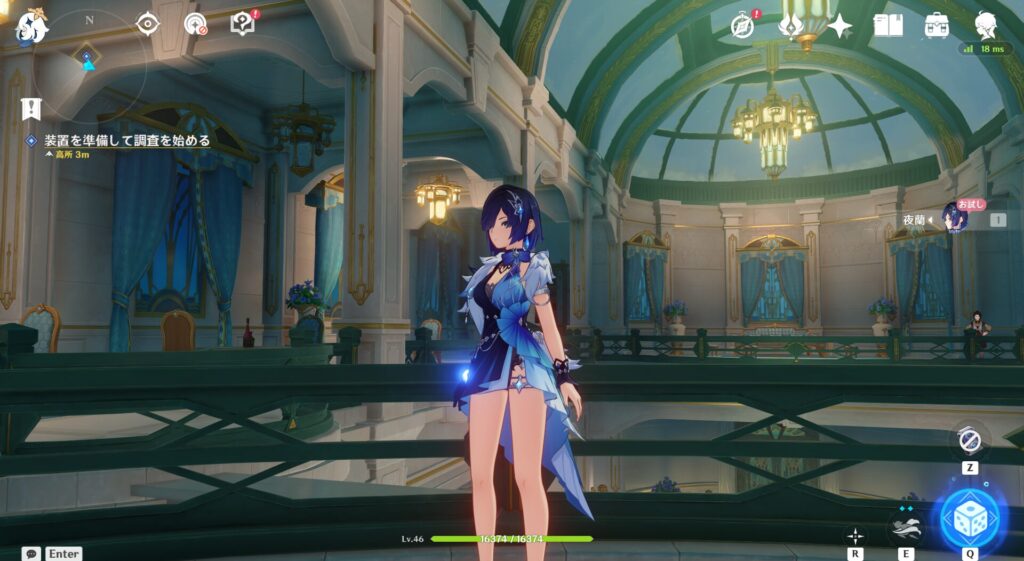Image resolution: width=1024 pixels, height=561 pixels.
Task: Open the Battle Pass emblem icon
Action: point(791,26)
